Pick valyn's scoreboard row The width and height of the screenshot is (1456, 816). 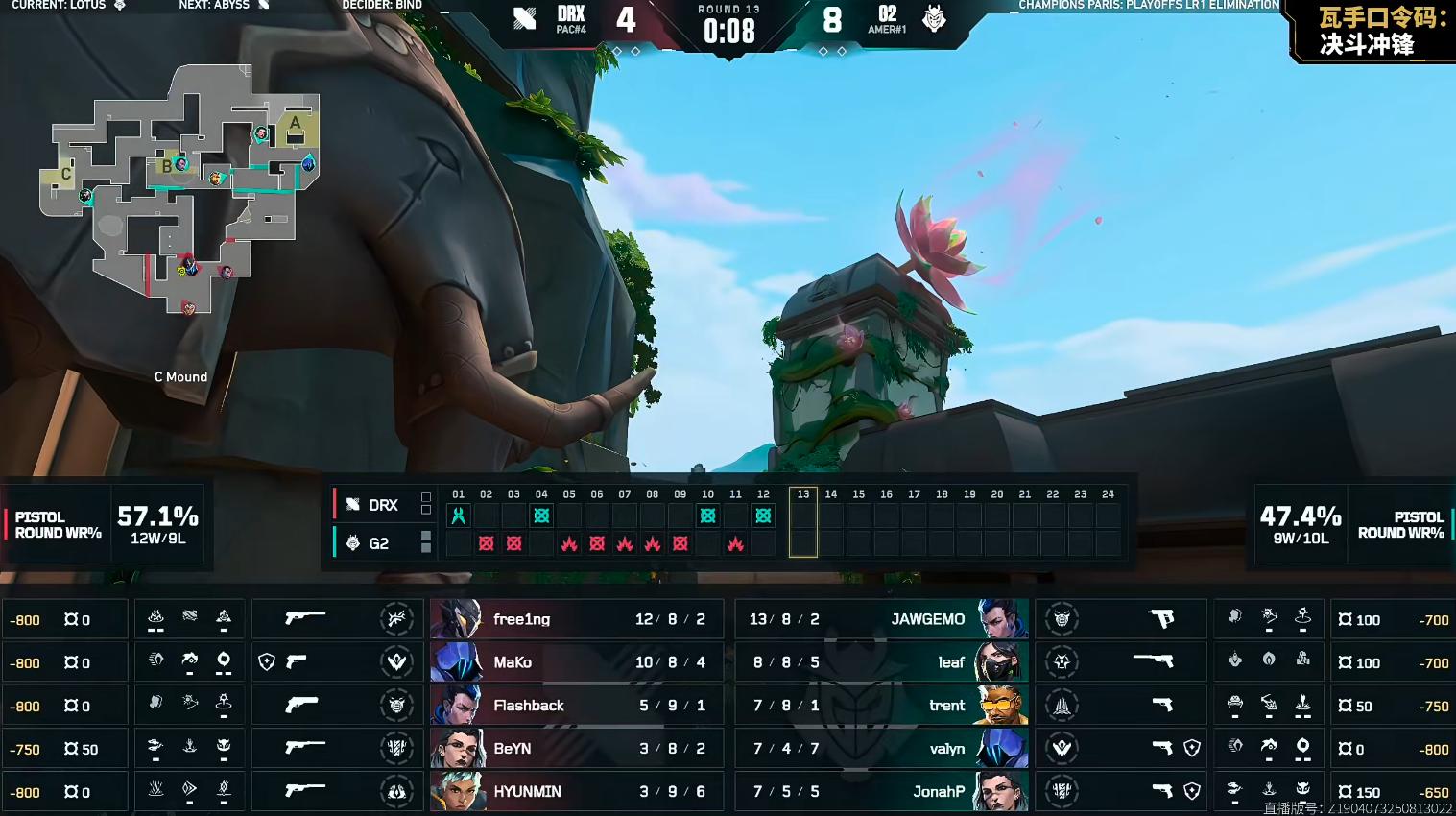881,749
